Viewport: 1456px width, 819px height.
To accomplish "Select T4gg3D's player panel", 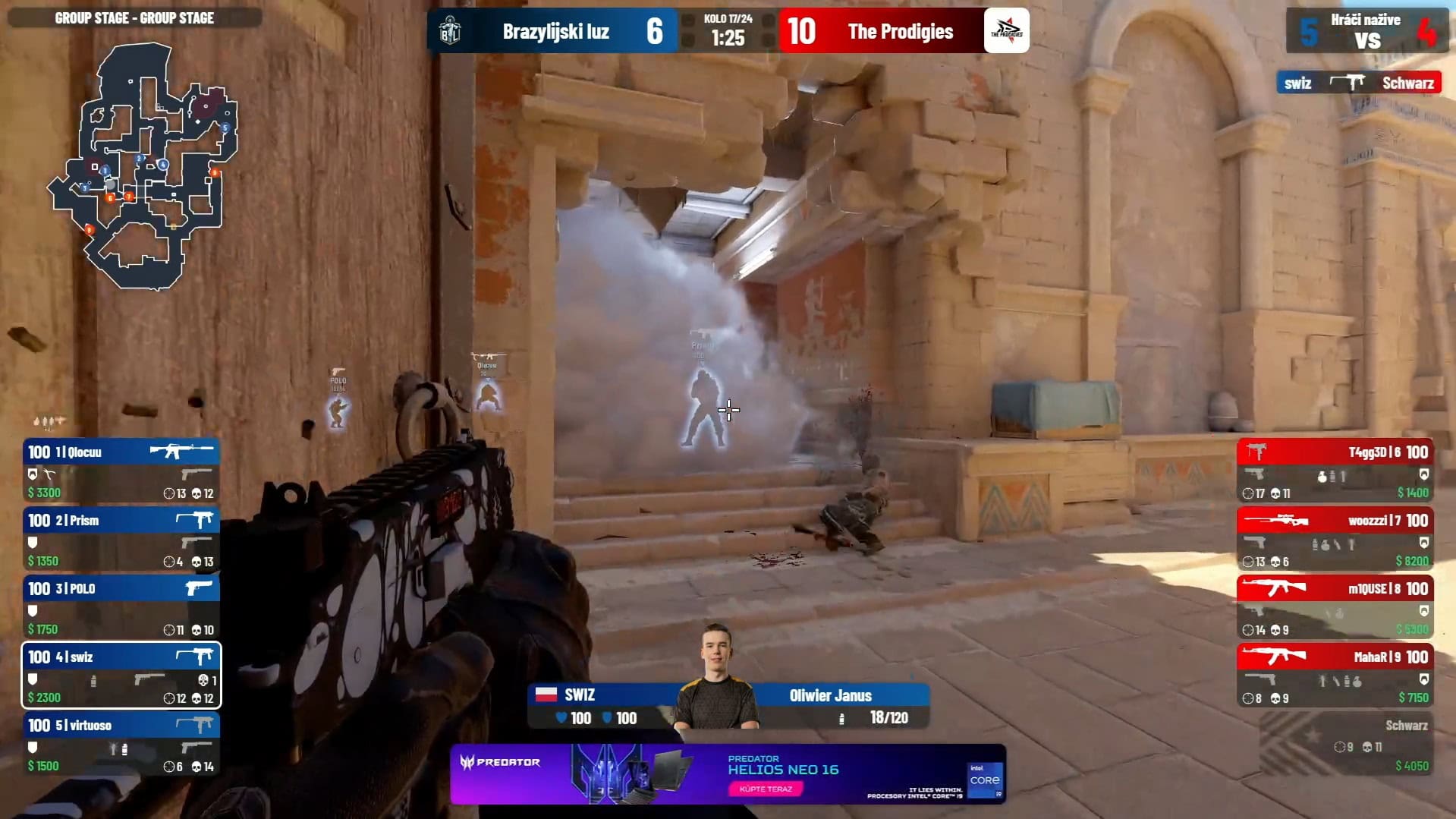I will click(1335, 471).
